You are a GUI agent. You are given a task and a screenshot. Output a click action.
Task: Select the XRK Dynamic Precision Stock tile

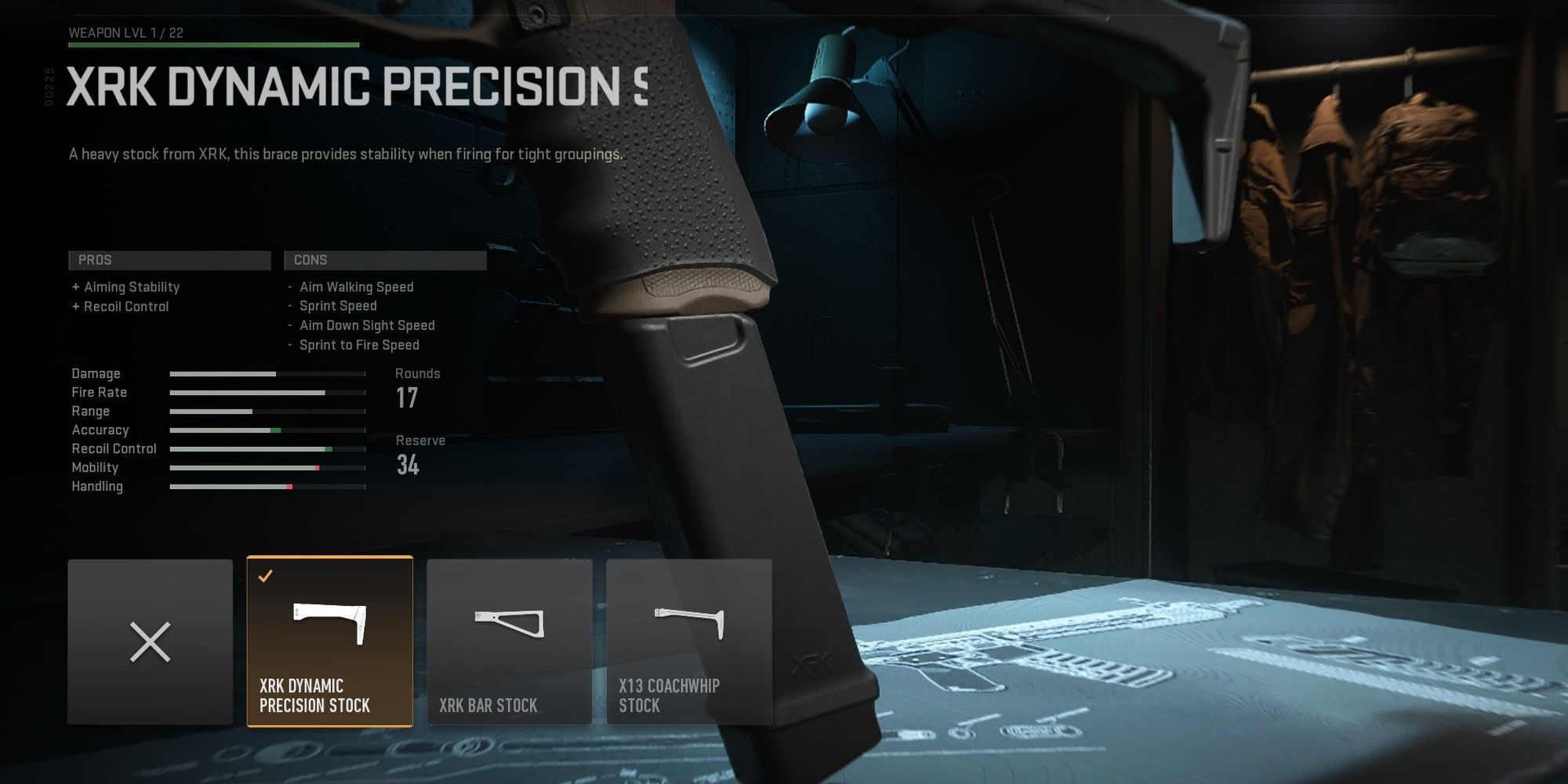tap(329, 641)
